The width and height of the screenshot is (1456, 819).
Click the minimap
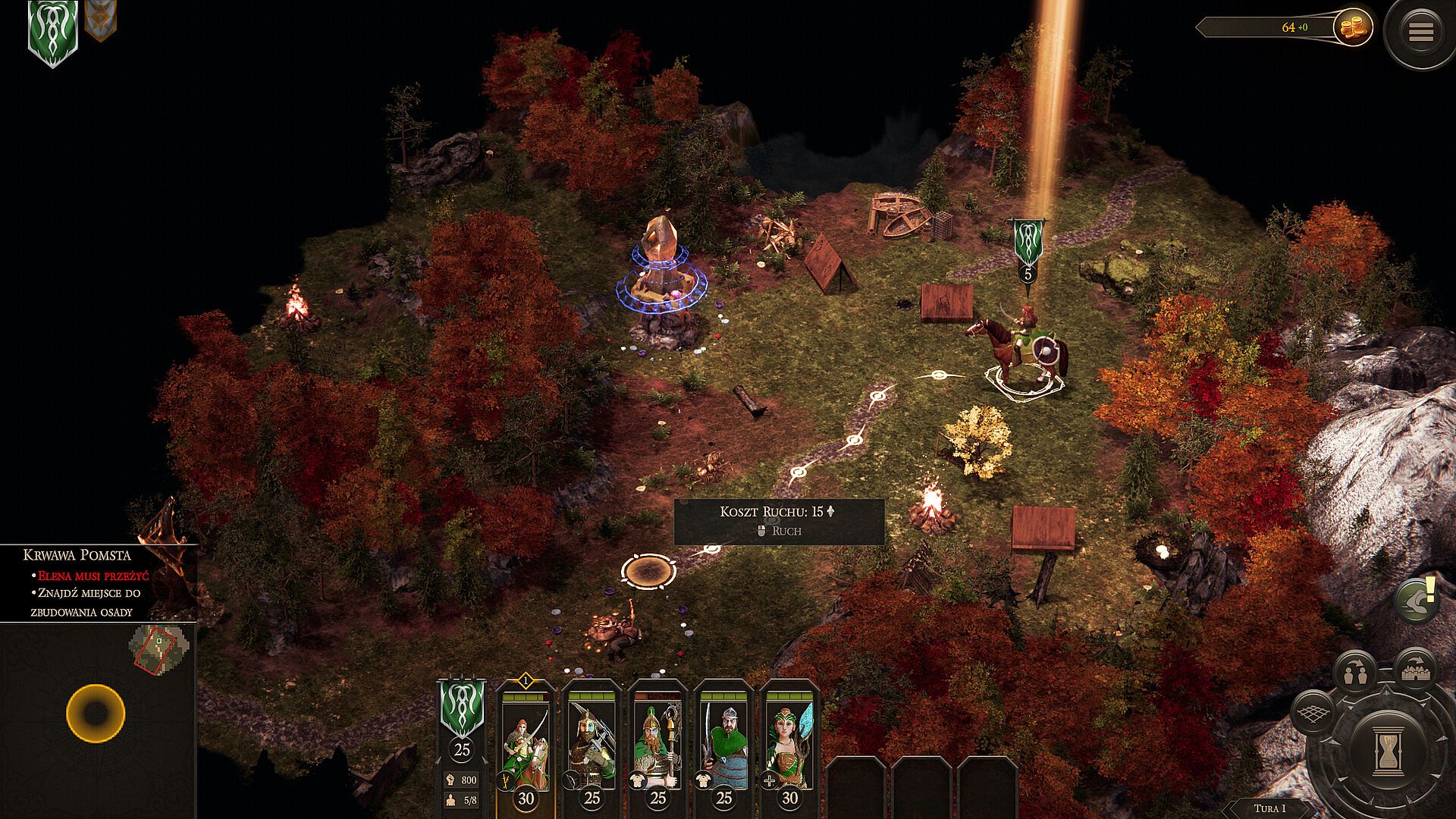[x=158, y=648]
